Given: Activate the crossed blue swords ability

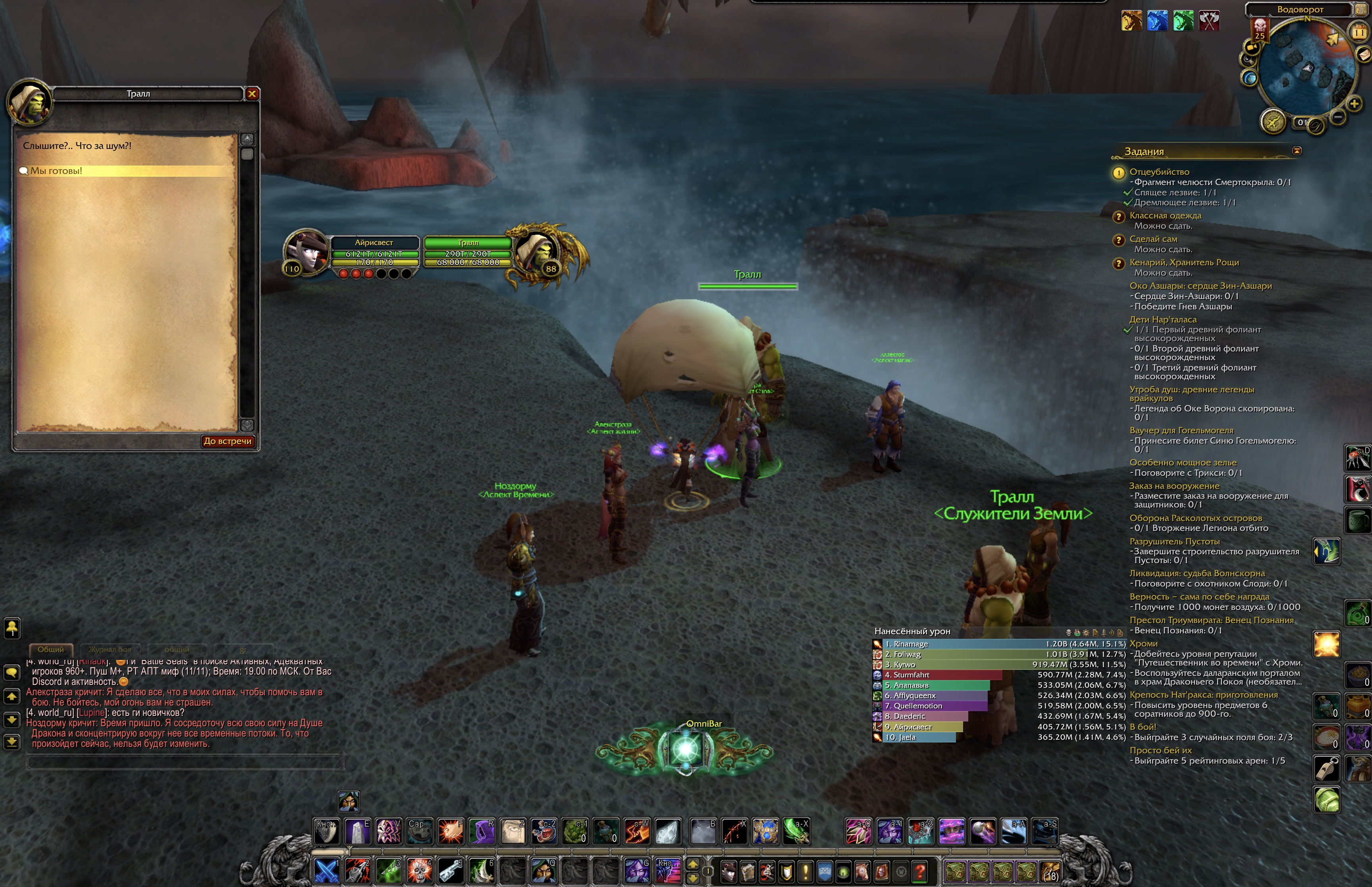Looking at the screenshot, I should (326, 870).
